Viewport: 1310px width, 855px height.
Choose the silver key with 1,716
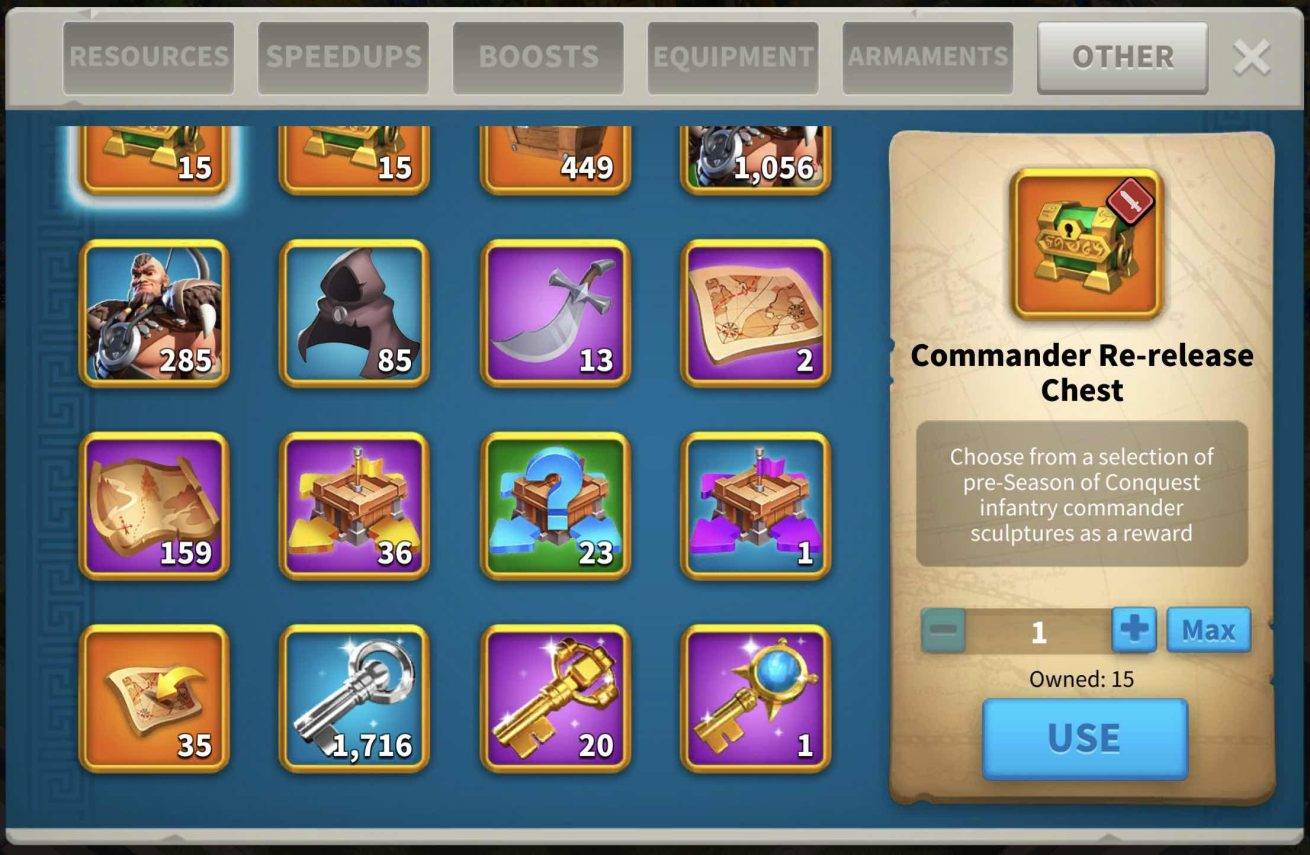click(x=355, y=698)
